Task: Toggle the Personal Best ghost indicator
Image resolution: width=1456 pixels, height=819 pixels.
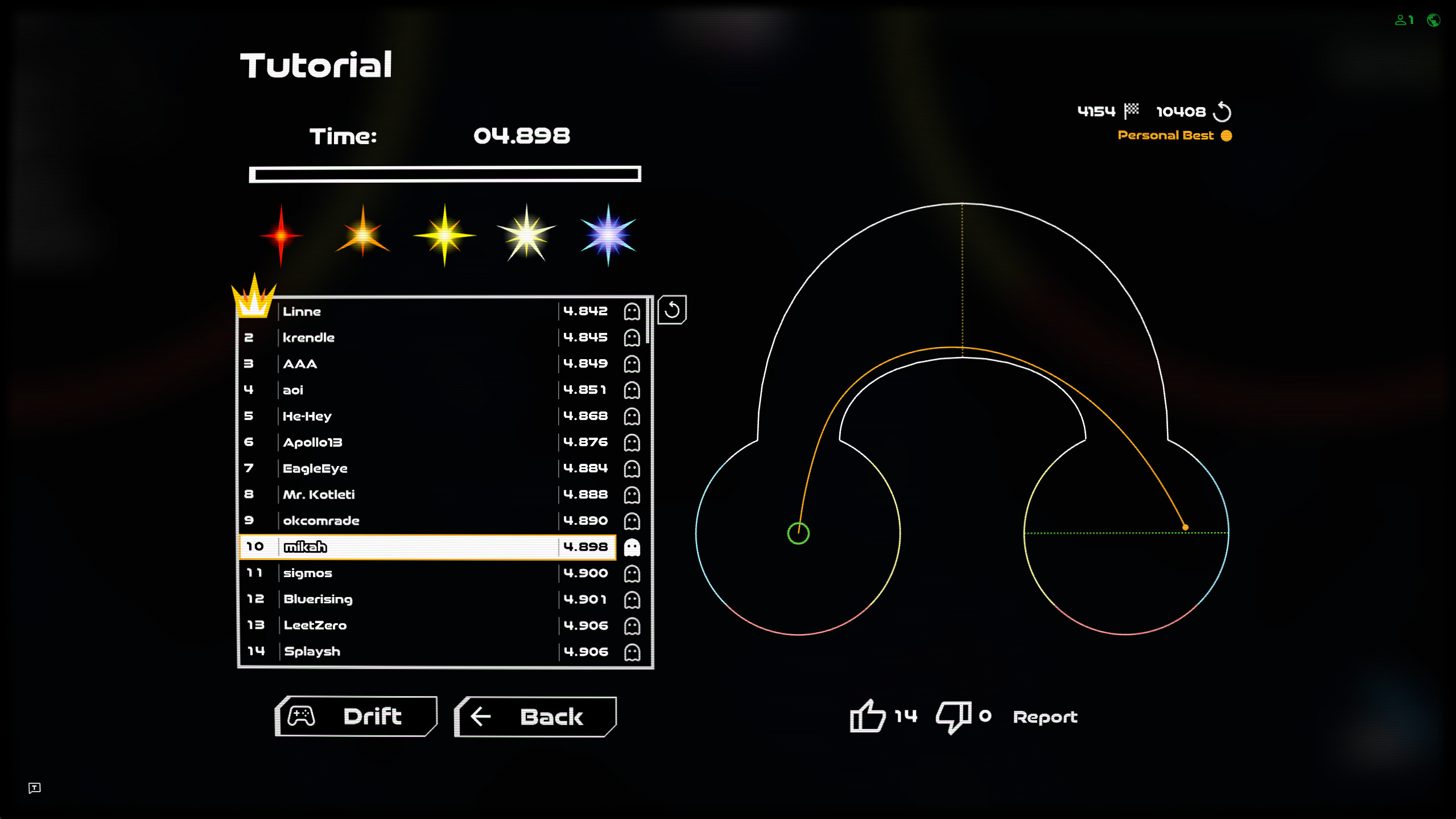Action: [x=1225, y=135]
